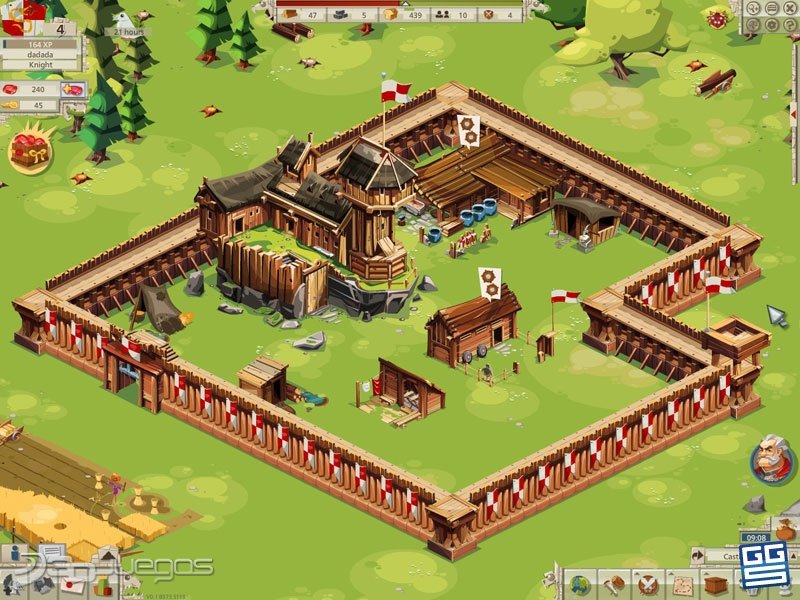The image size is (800, 600).
Task: Open the build menu hammer icon
Action: [612, 585]
